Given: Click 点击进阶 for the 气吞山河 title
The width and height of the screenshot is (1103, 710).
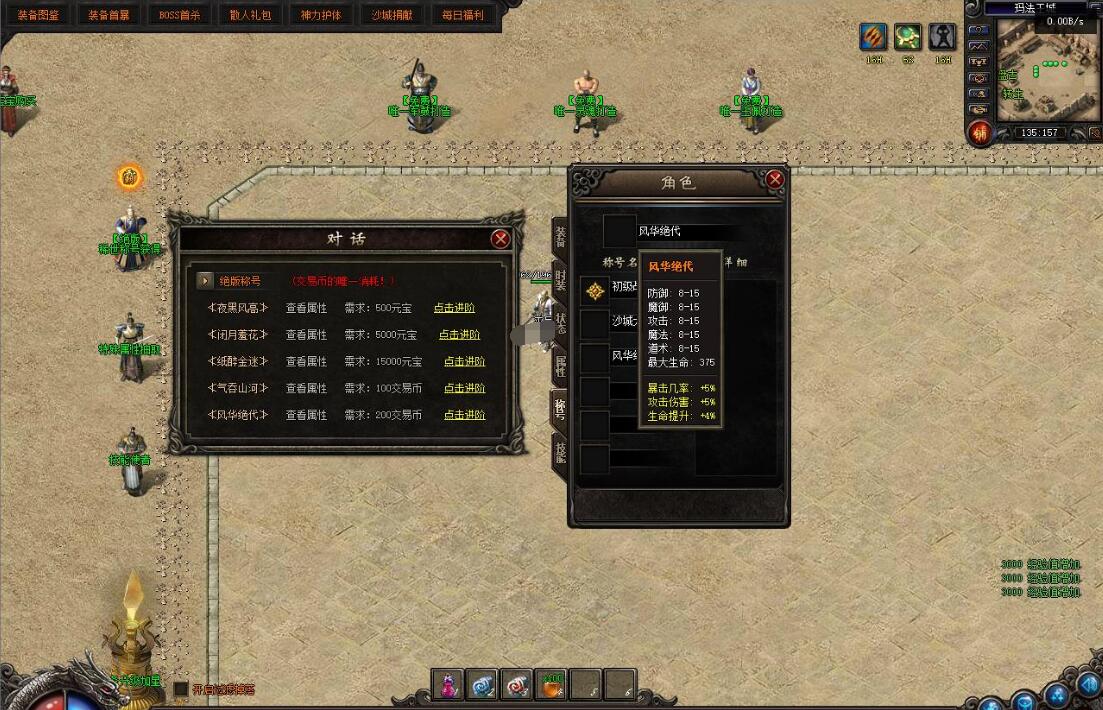Looking at the screenshot, I should [464, 388].
